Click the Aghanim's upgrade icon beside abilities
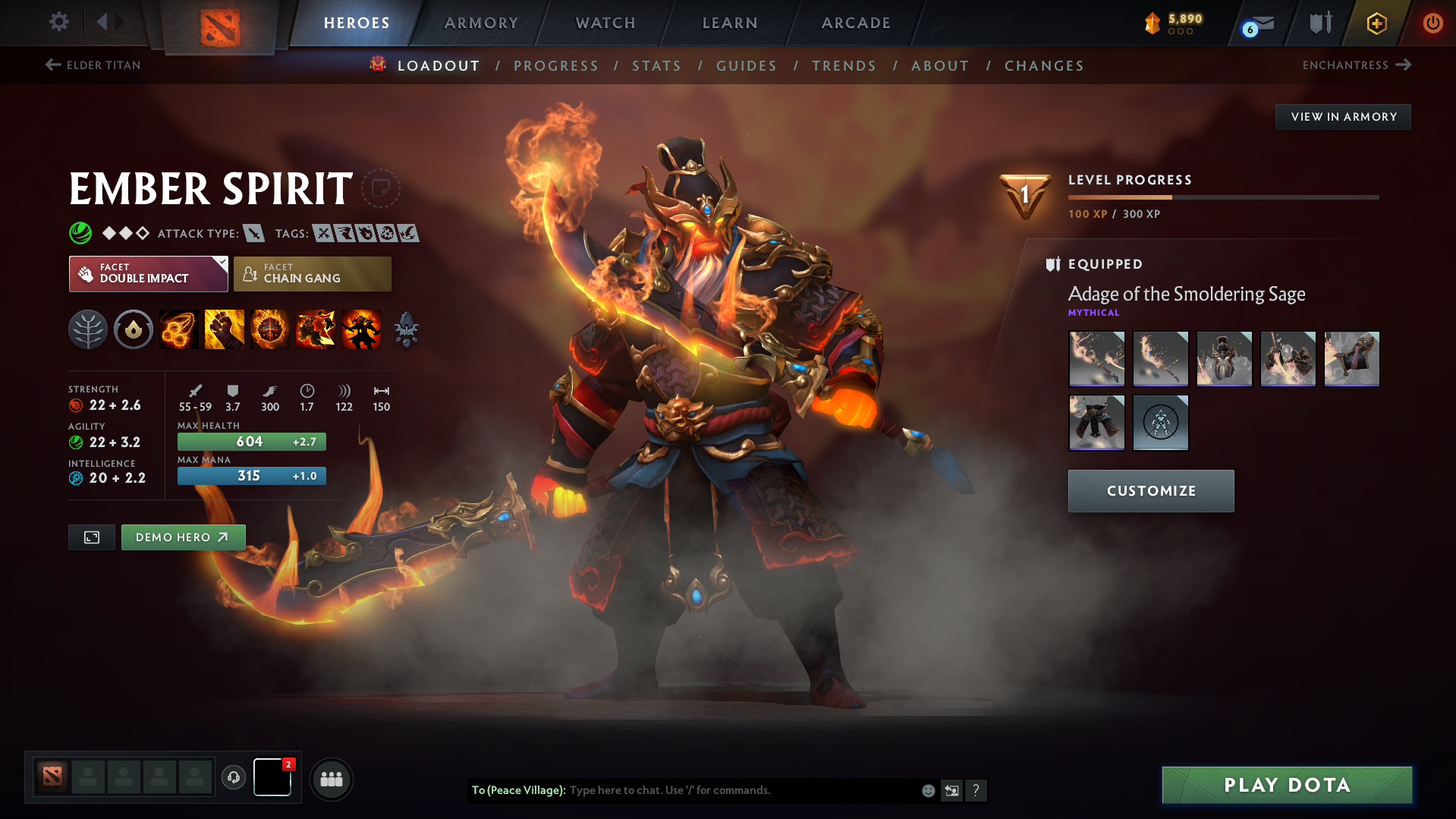 406,329
